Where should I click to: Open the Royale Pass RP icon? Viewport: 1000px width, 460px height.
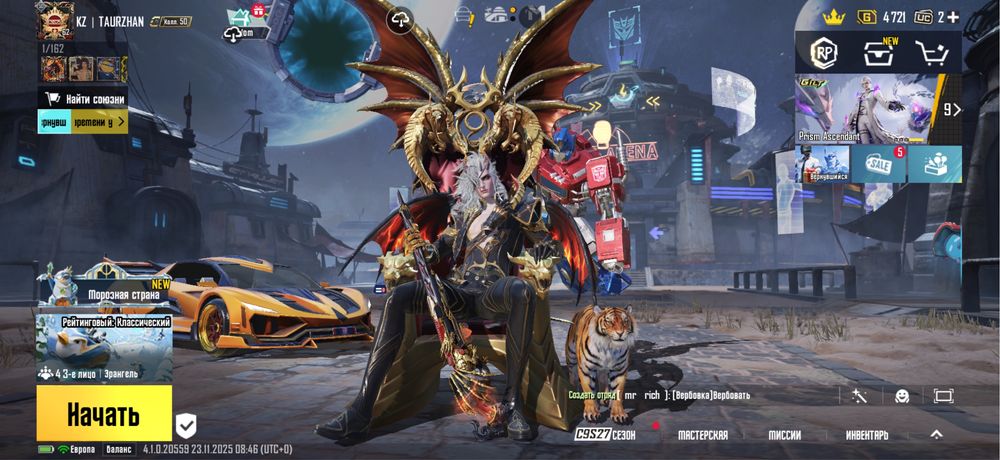coord(823,52)
